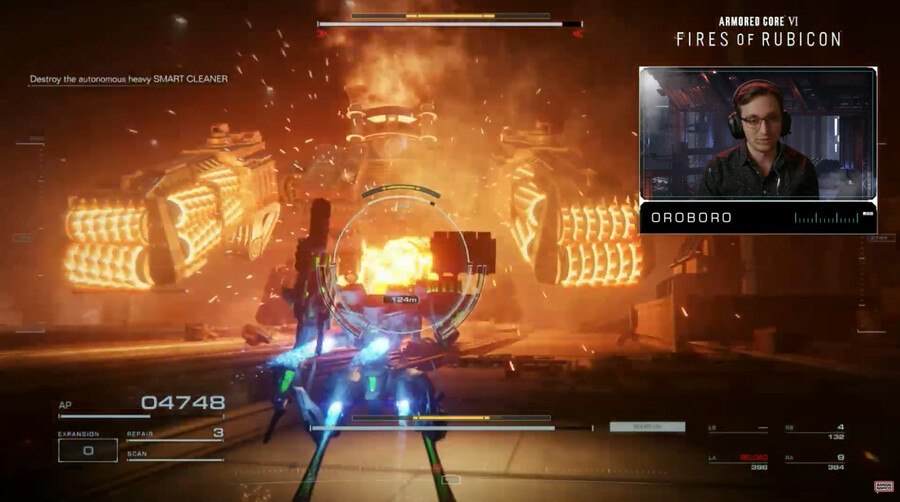Select the Expansion slot box
This screenshot has width=900, height=502.
pos(87,450)
